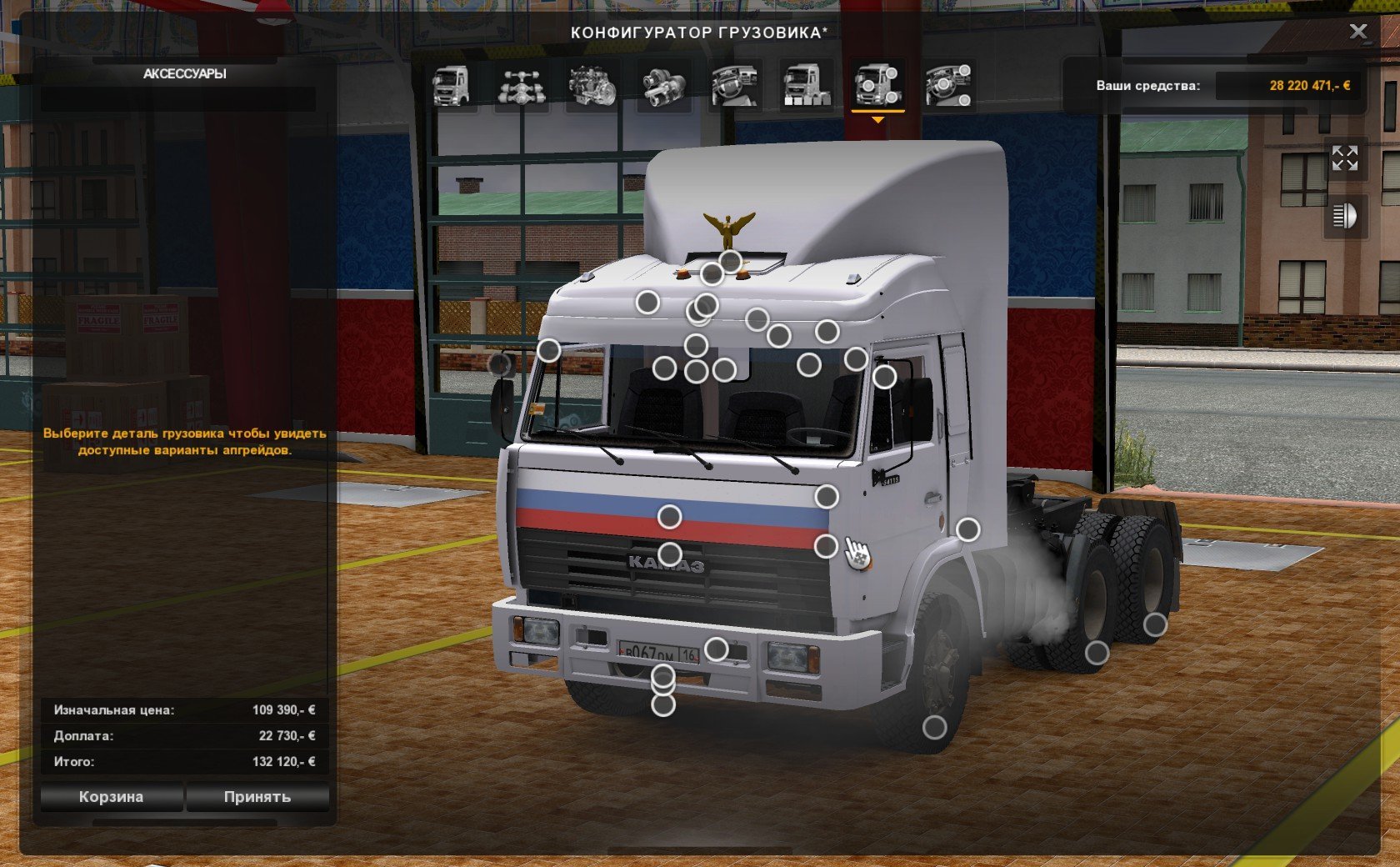The image size is (1400, 867).
Task: Choose the accessory marker by the license plate
Action: (716, 649)
